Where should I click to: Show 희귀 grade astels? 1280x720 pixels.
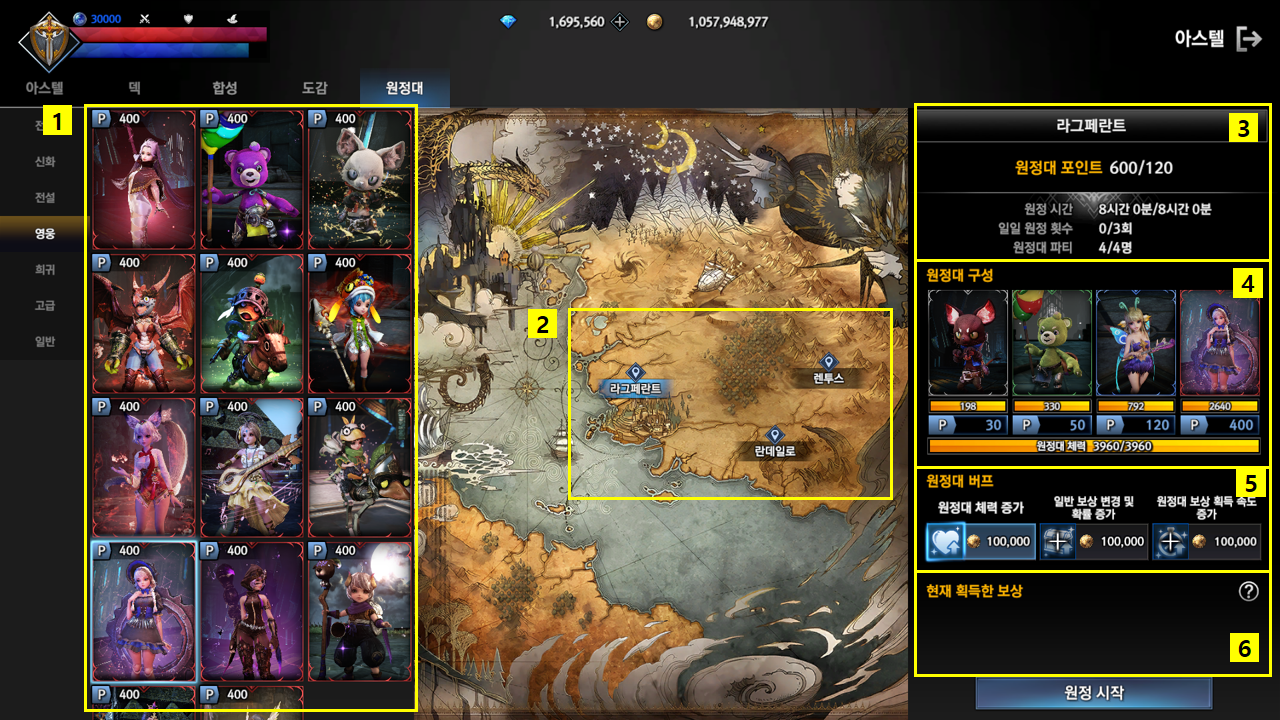tap(45, 269)
